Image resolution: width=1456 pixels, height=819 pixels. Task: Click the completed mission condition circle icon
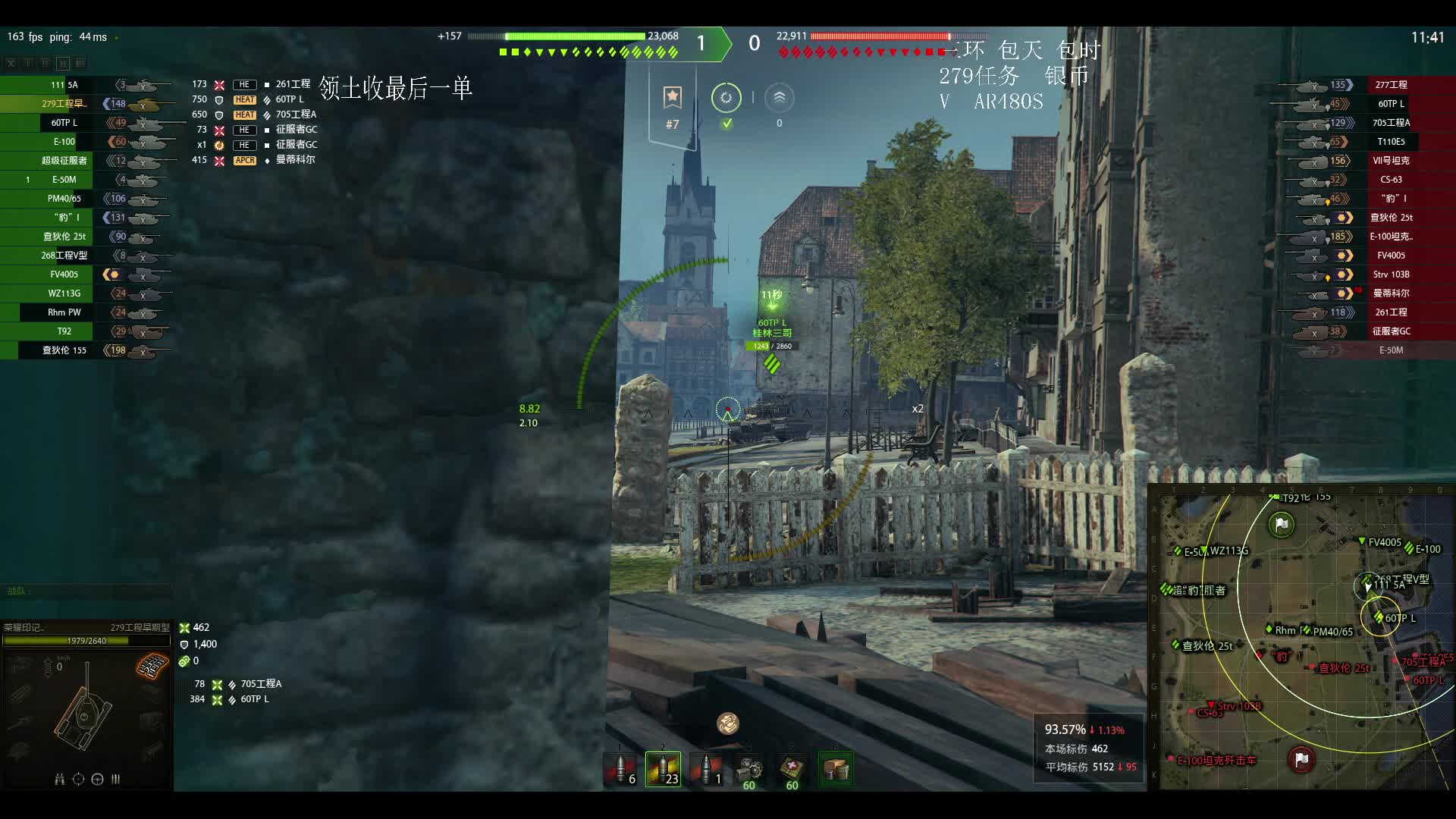pos(726,98)
